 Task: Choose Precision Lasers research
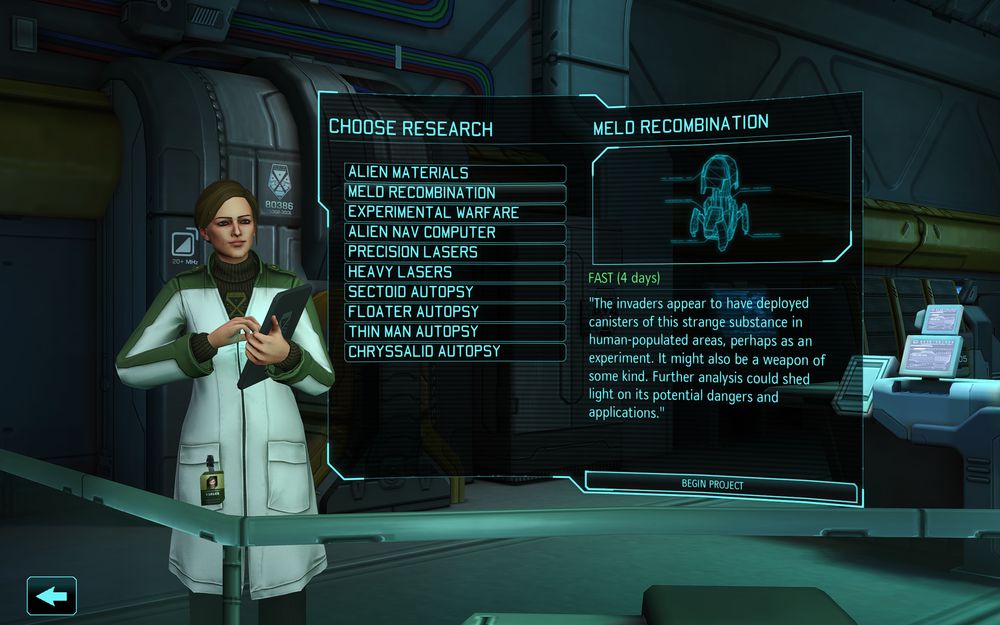tap(455, 252)
